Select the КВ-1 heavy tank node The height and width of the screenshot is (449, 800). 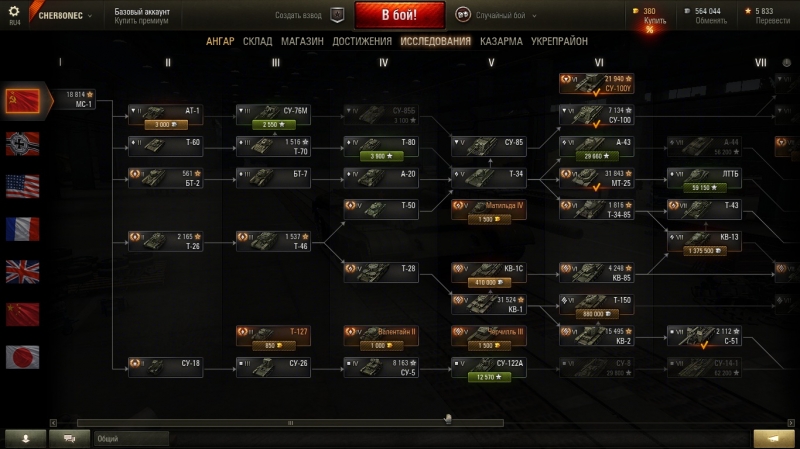point(489,304)
